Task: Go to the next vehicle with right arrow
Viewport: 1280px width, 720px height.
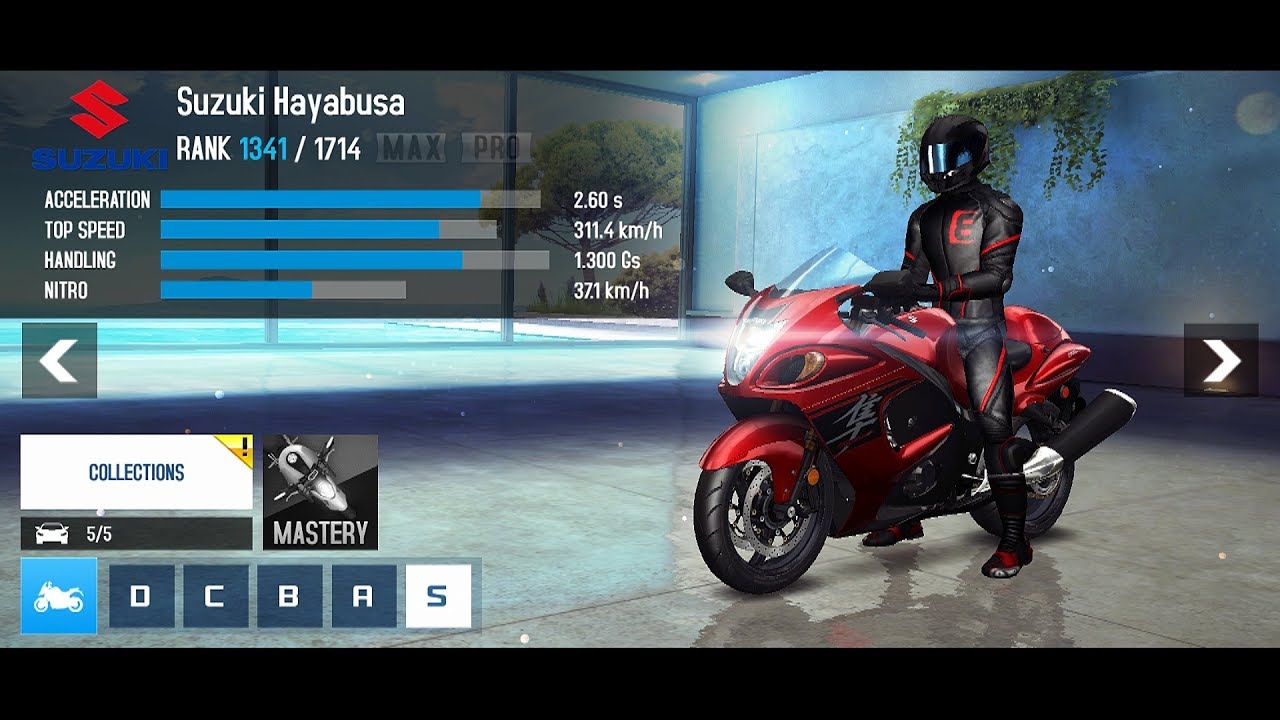Action: [1220, 361]
